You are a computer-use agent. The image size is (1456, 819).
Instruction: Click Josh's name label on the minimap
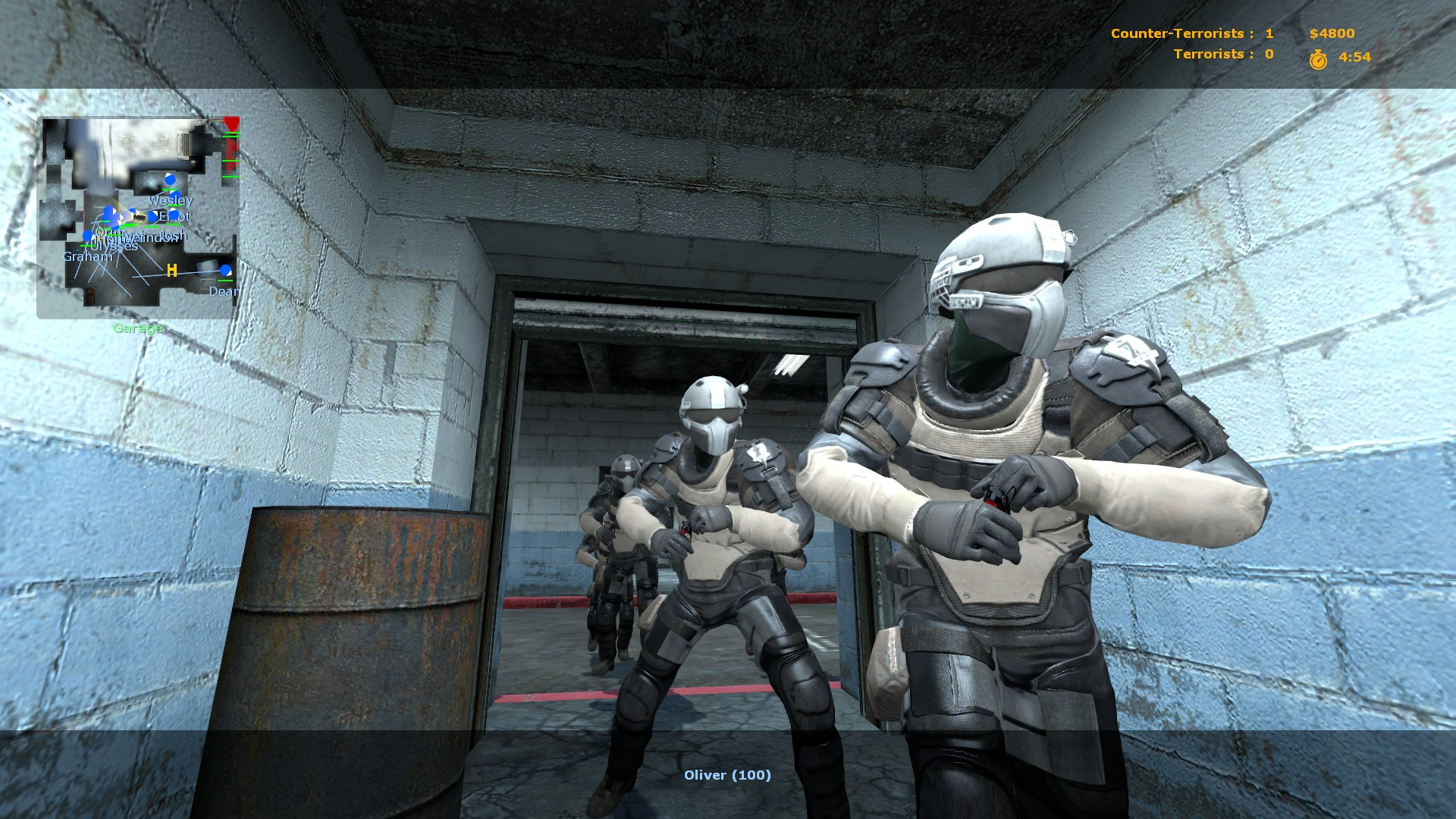[x=174, y=236]
